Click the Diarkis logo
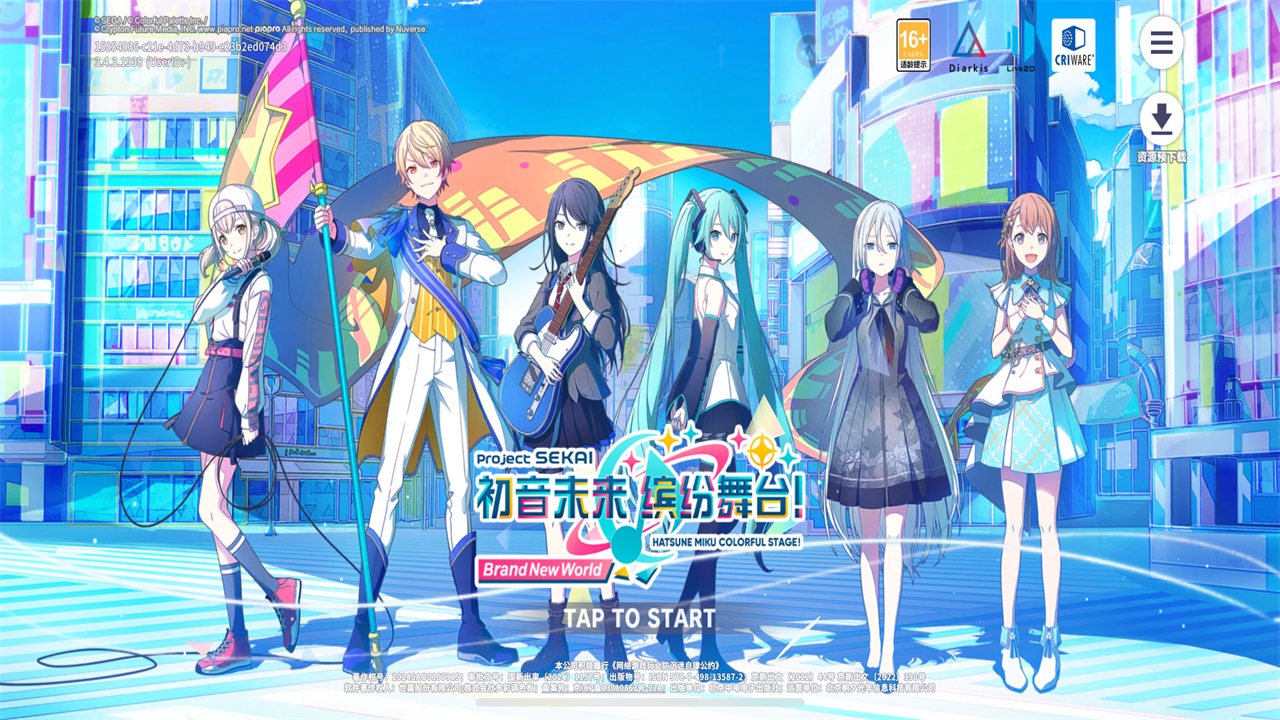 967,43
